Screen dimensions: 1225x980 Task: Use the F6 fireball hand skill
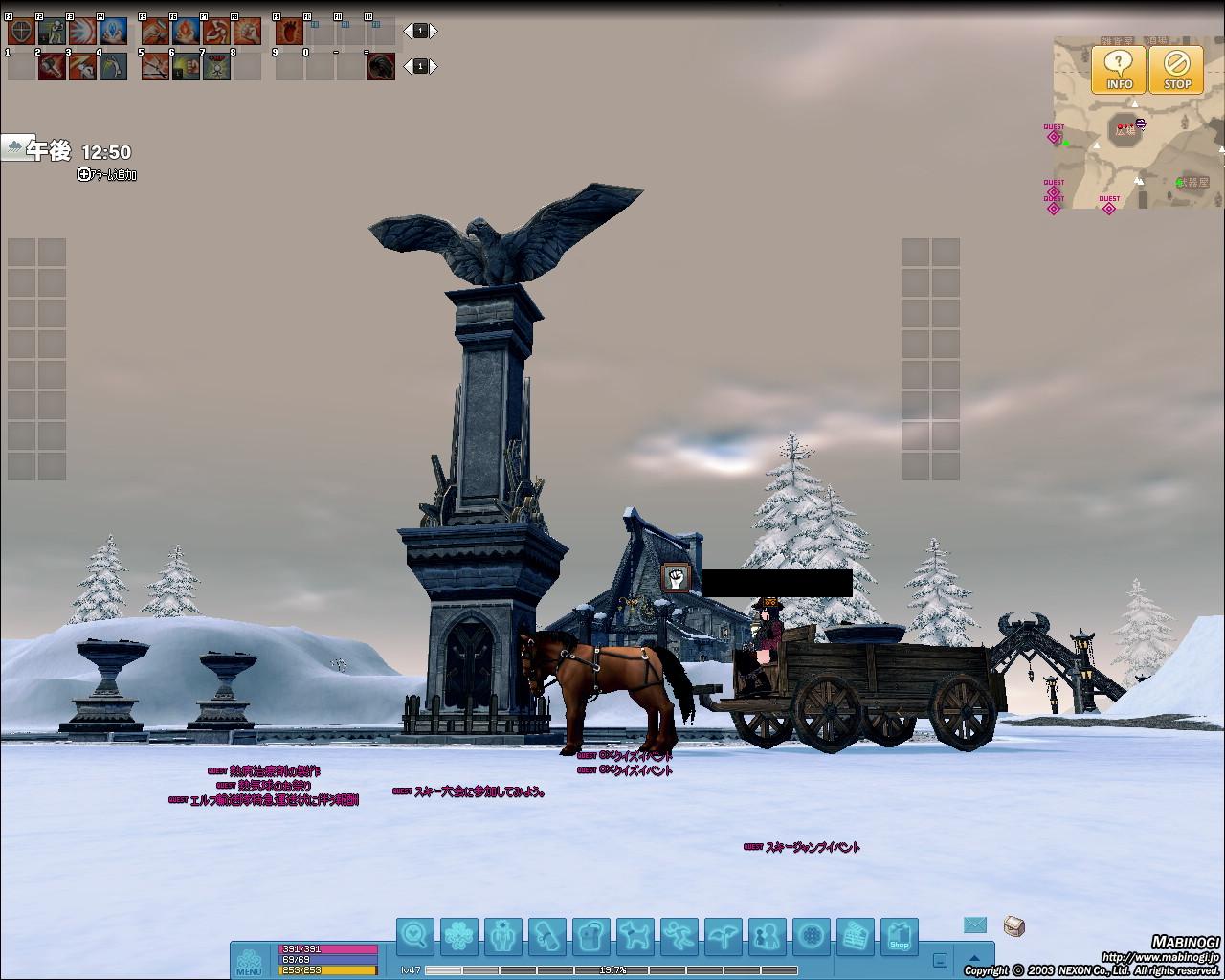pyautogui.click(x=186, y=32)
